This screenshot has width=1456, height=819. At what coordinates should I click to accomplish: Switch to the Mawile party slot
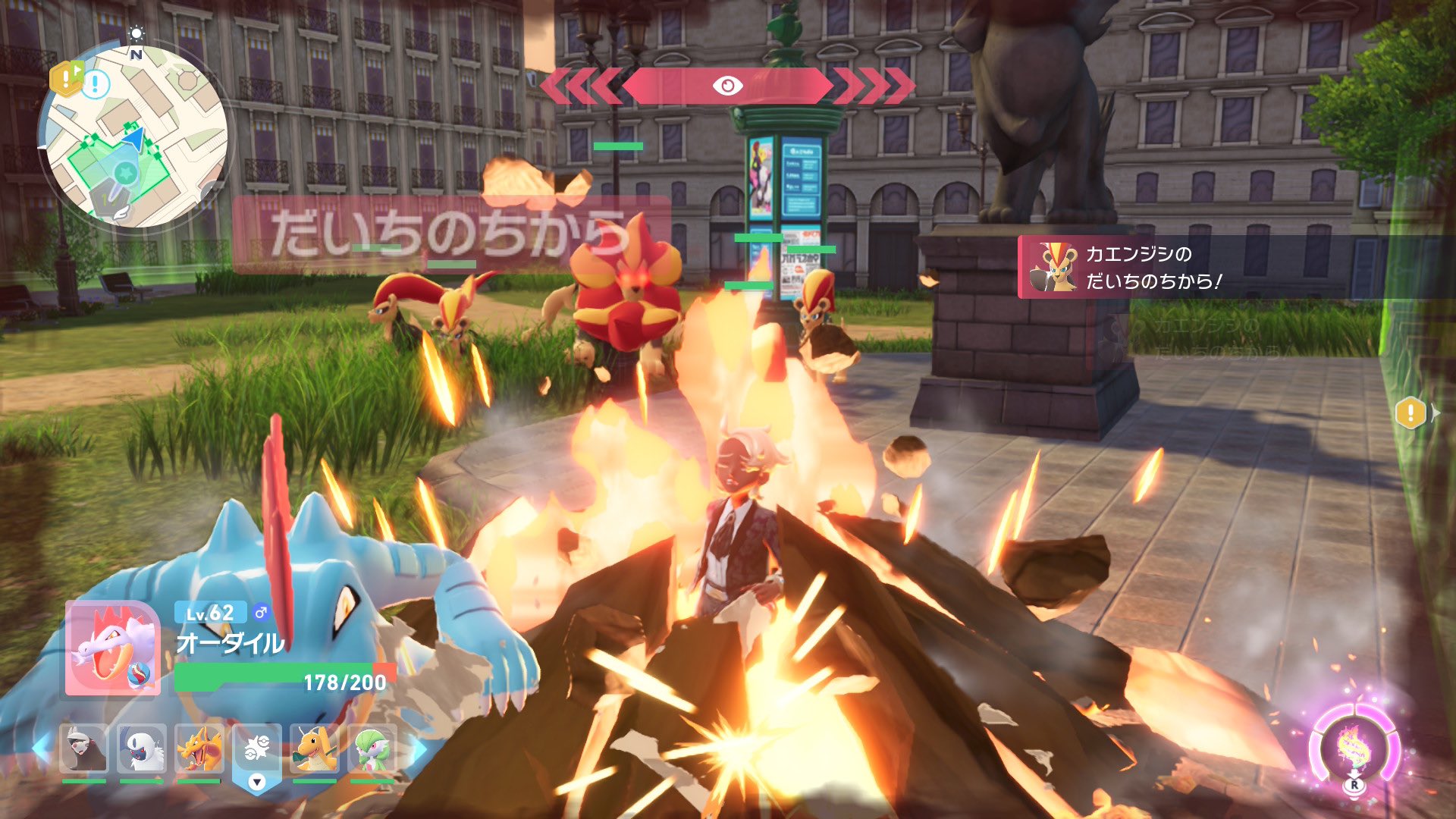point(83,750)
